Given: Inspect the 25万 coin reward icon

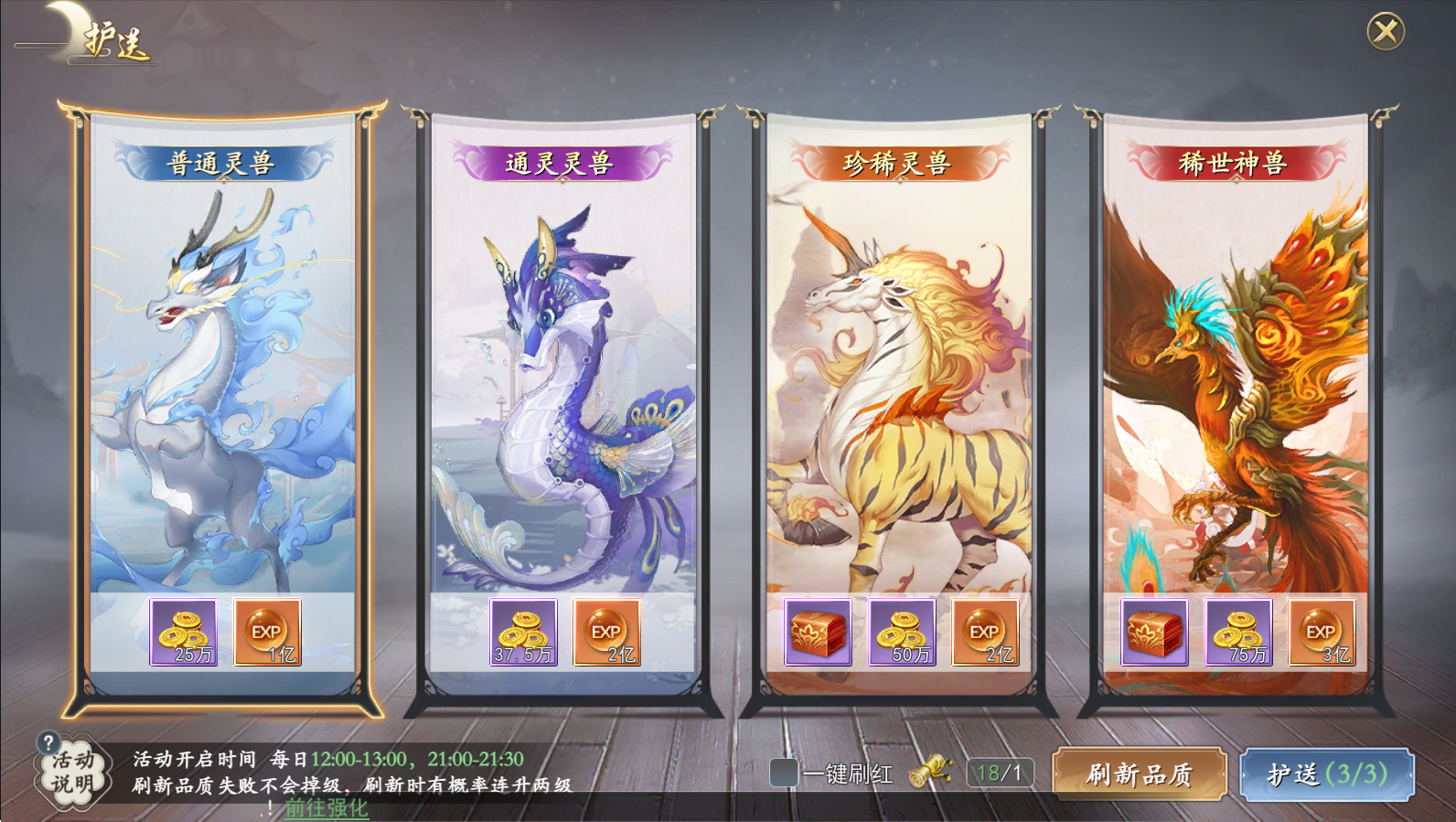Looking at the screenshot, I should click(184, 632).
